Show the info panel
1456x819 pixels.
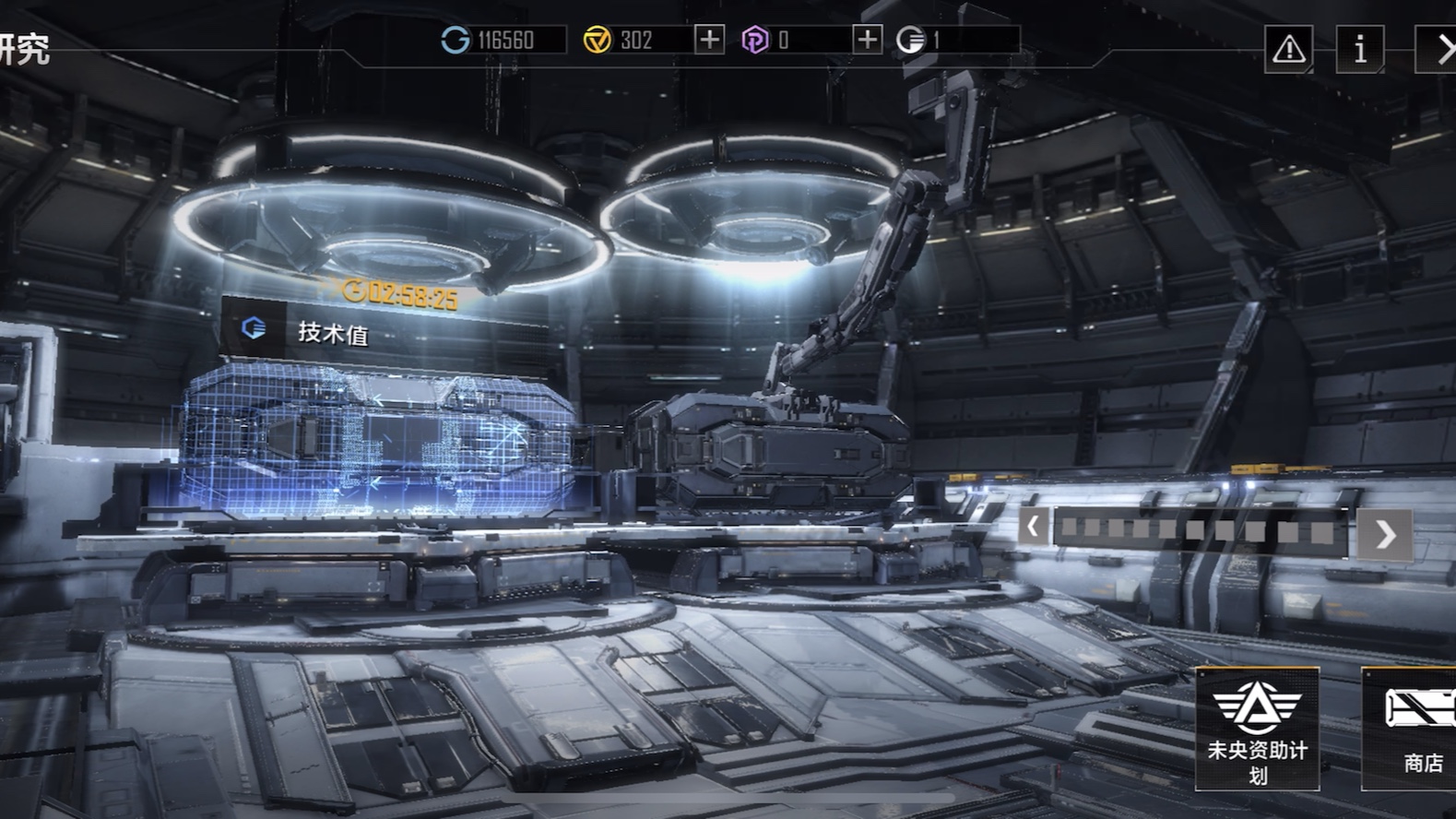tap(1360, 49)
